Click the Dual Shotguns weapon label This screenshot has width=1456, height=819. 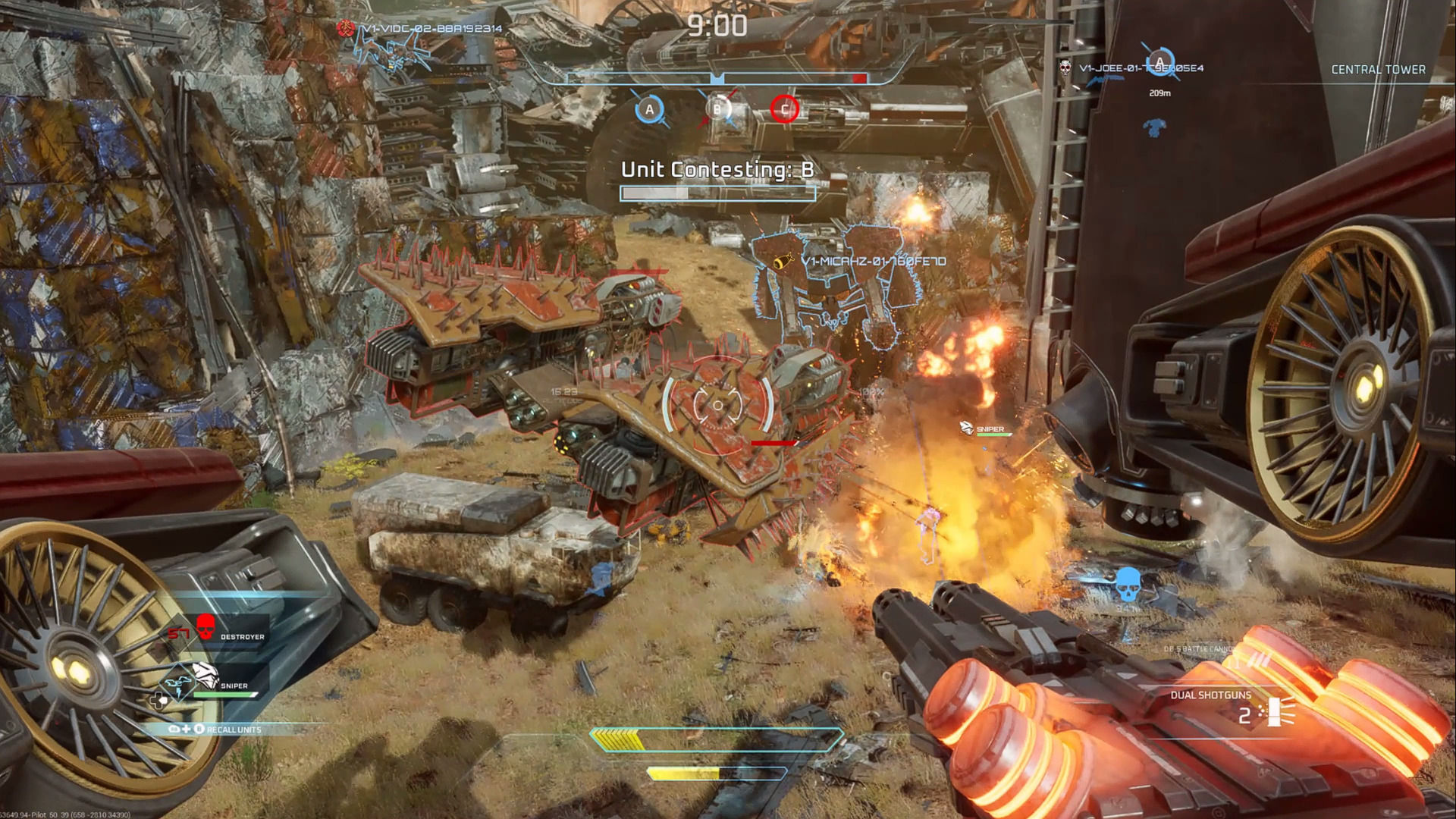(1210, 695)
